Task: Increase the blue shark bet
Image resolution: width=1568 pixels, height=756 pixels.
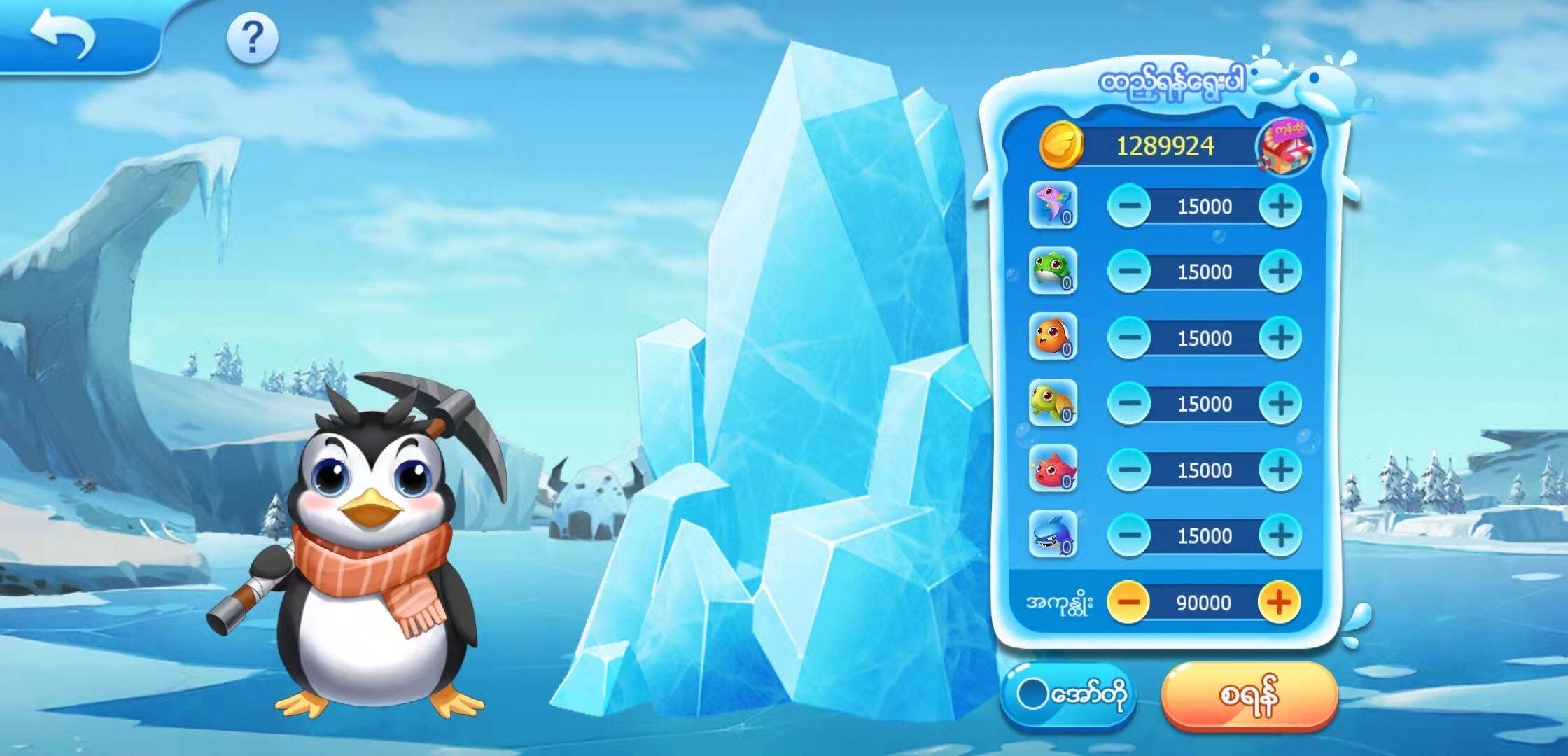Action: point(1280,535)
